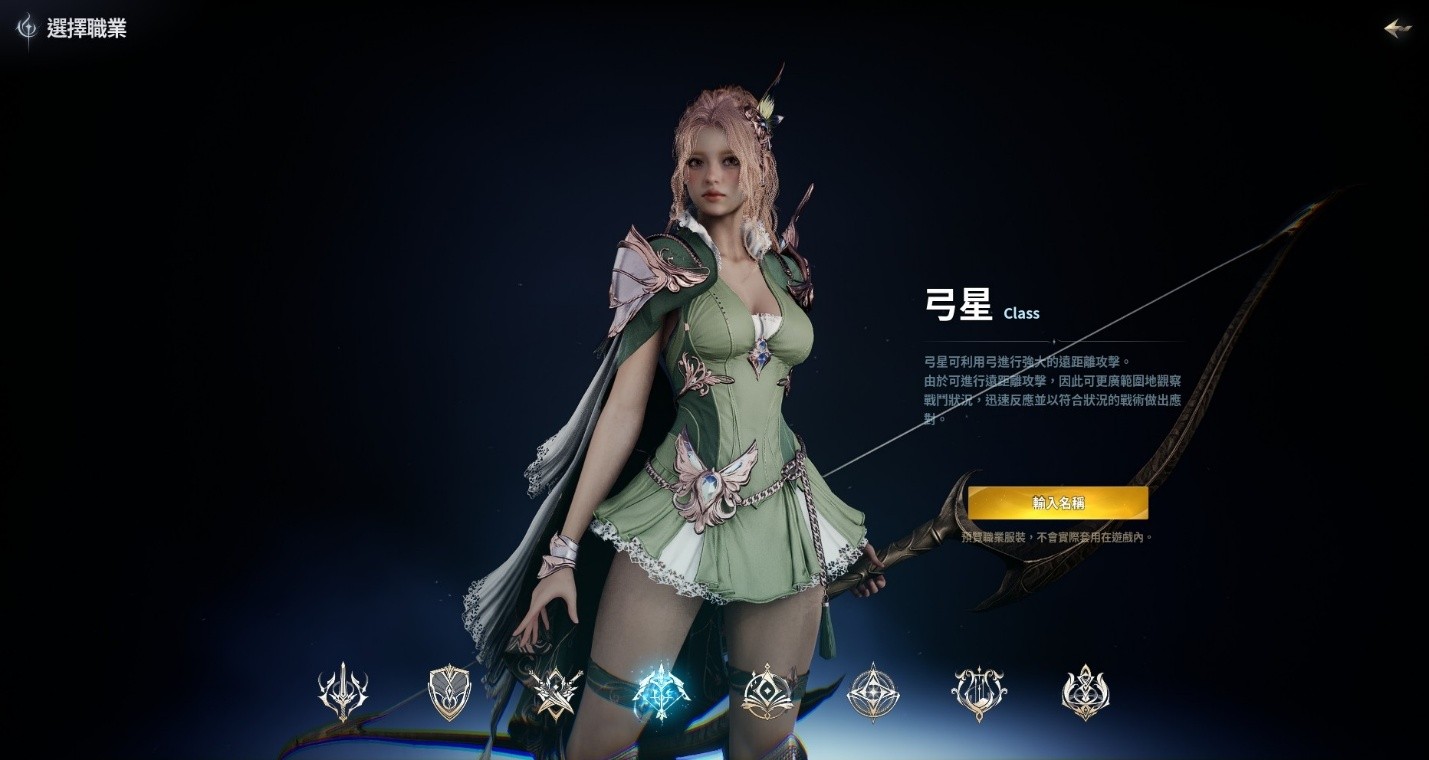
Task: Select the harp bard class emblem
Action: (x=979, y=690)
